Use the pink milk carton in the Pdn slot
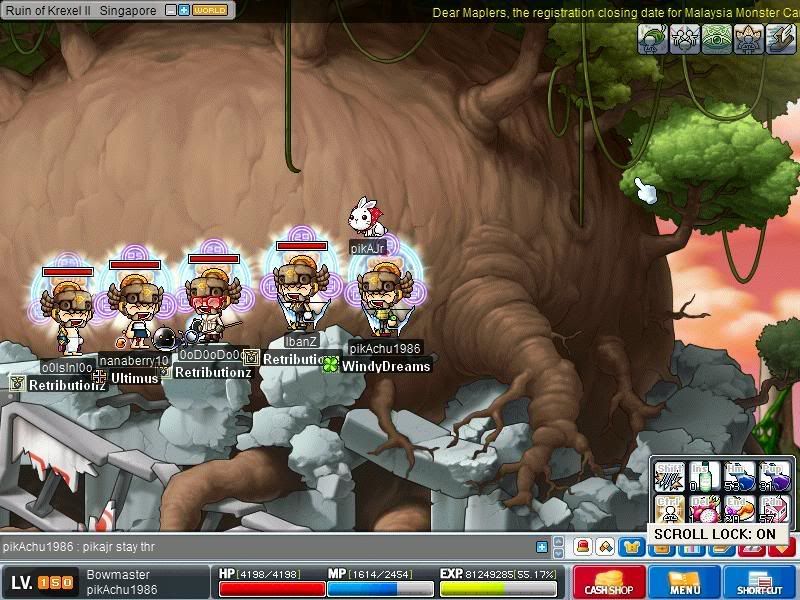This screenshot has height=600, width=800. point(775,510)
